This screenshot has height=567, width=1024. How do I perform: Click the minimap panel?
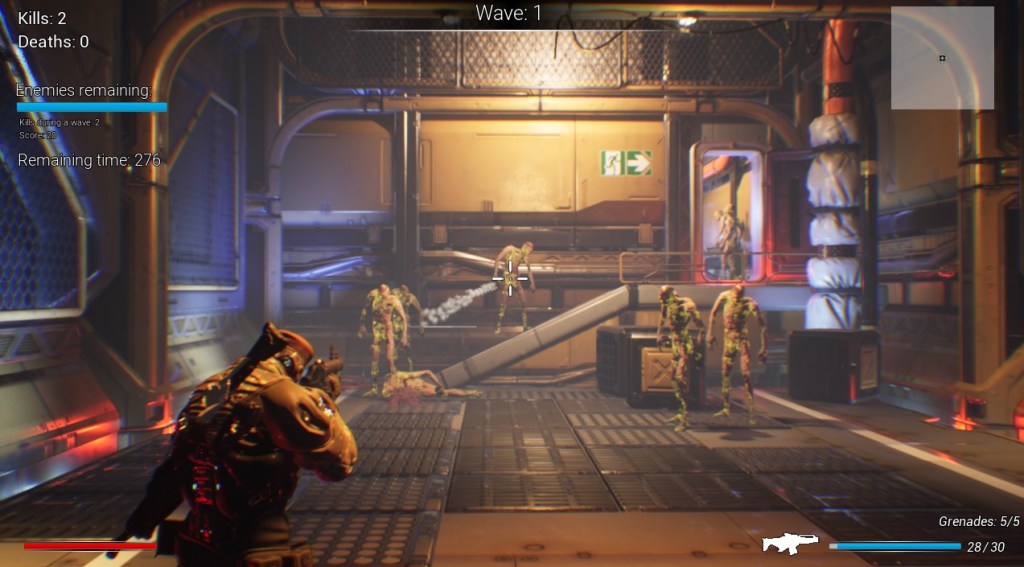pyautogui.click(x=942, y=58)
